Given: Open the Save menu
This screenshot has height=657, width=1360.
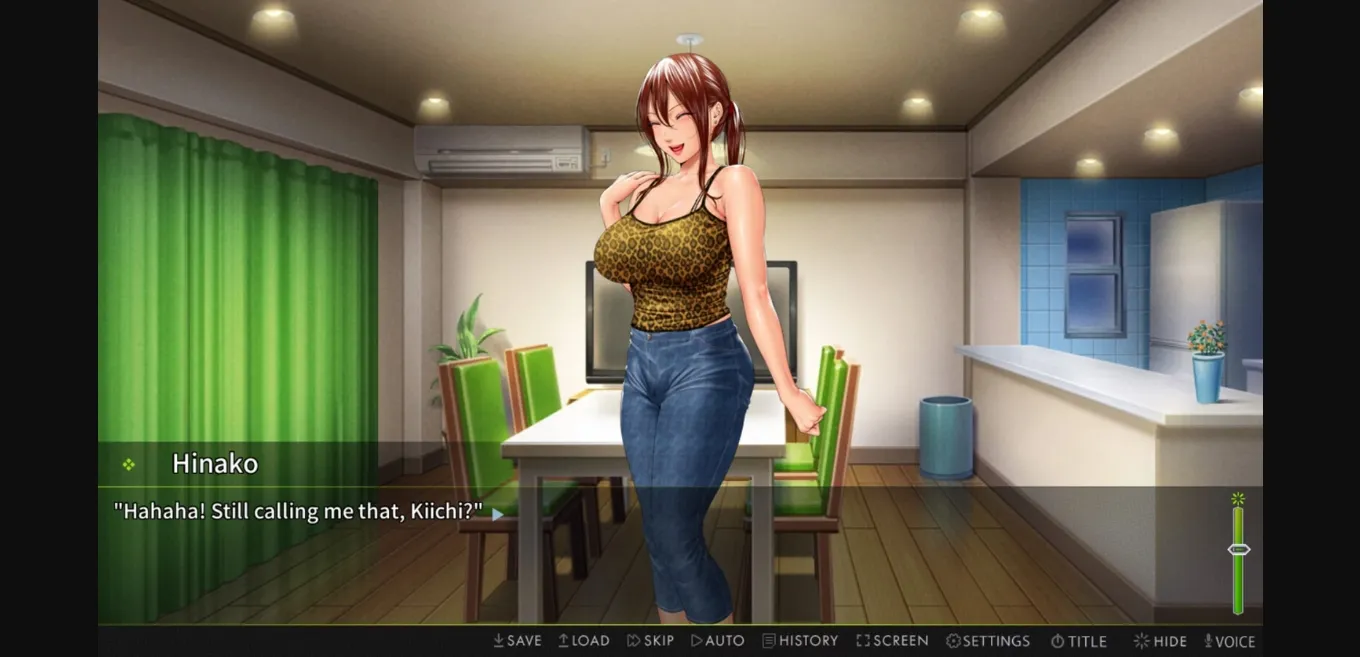Looking at the screenshot, I should 517,641.
